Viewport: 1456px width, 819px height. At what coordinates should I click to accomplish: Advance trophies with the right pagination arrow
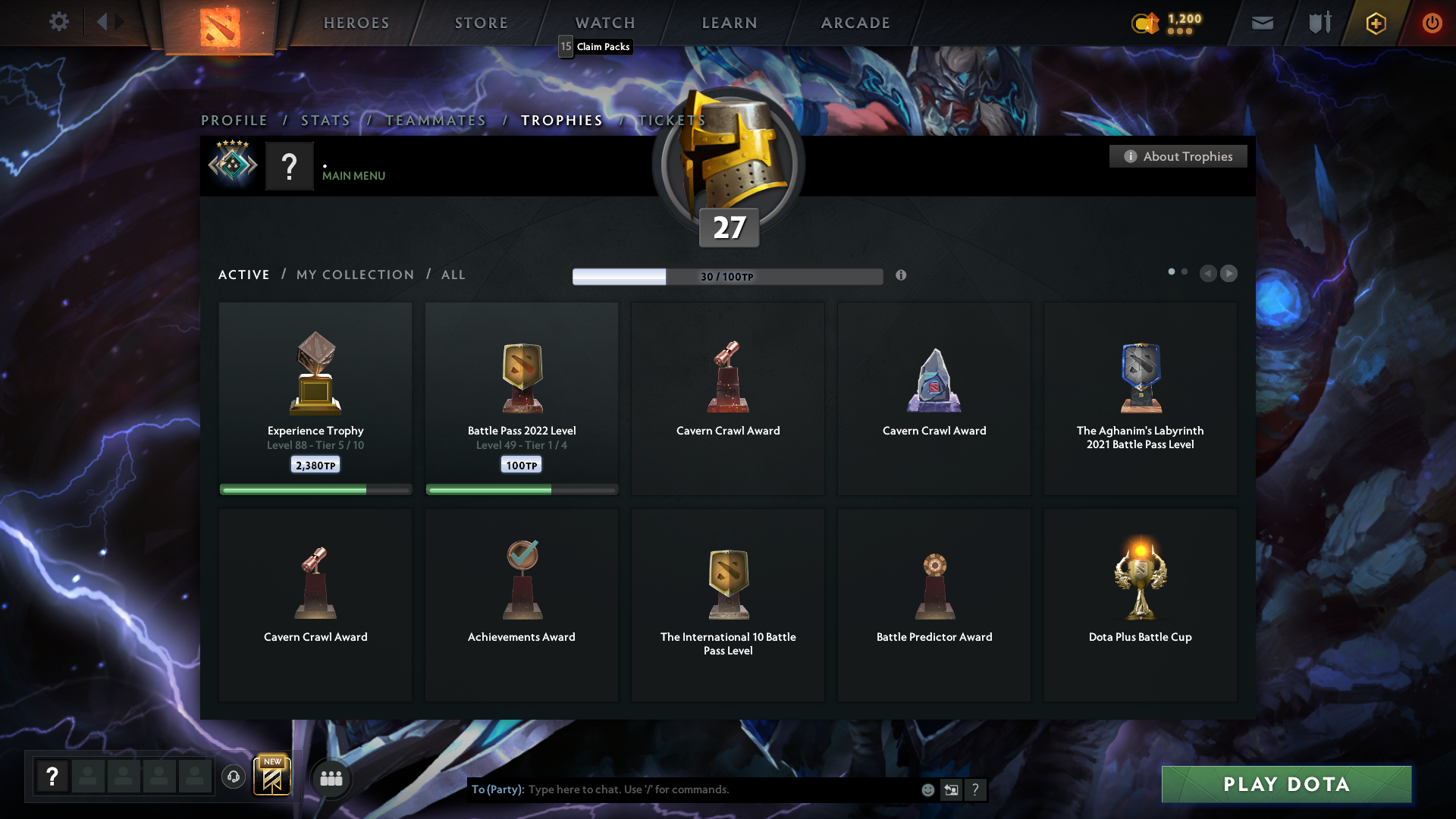point(1229,274)
